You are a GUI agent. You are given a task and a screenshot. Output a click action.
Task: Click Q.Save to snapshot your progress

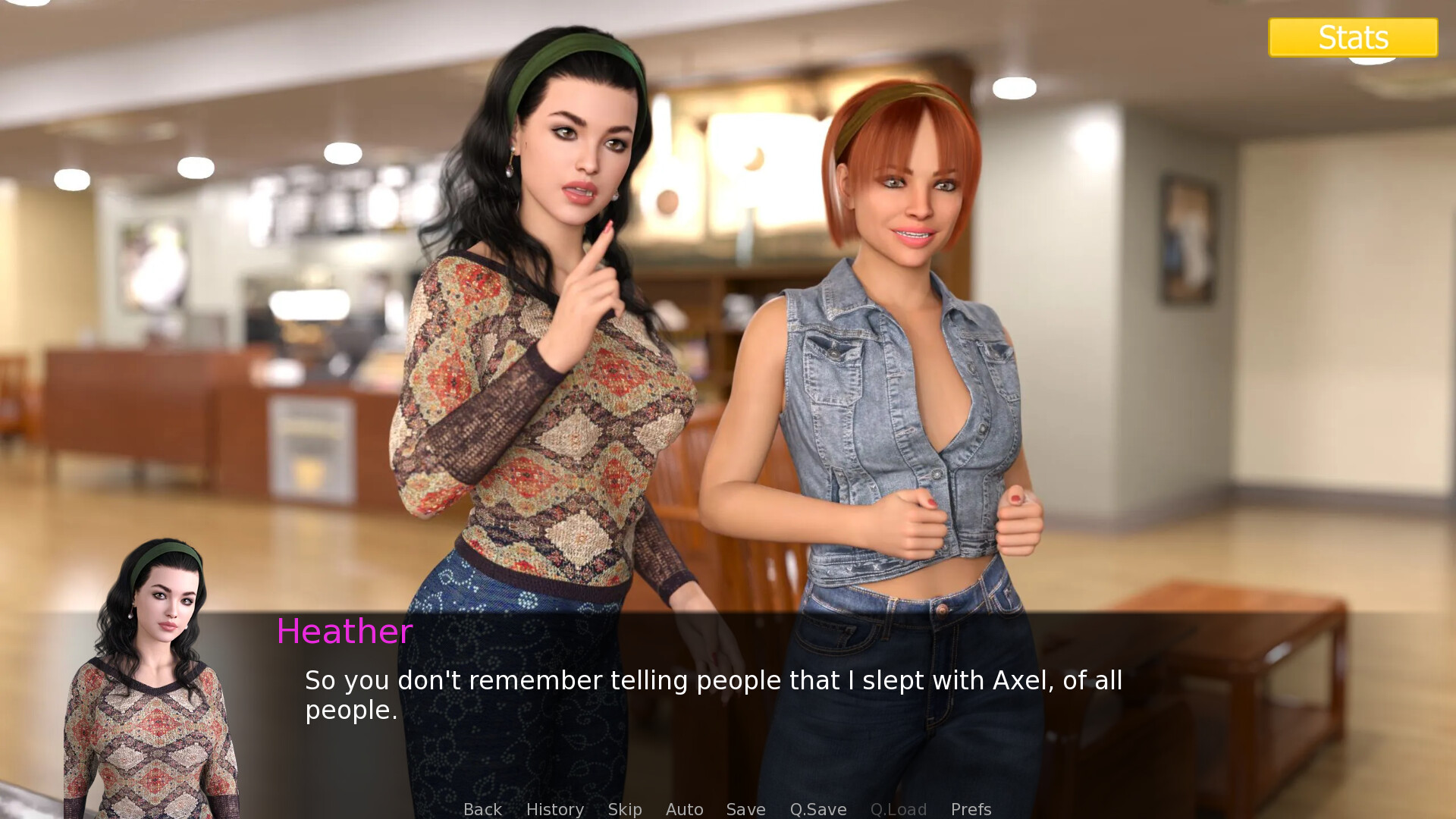pyautogui.click(x=817, y=809)
